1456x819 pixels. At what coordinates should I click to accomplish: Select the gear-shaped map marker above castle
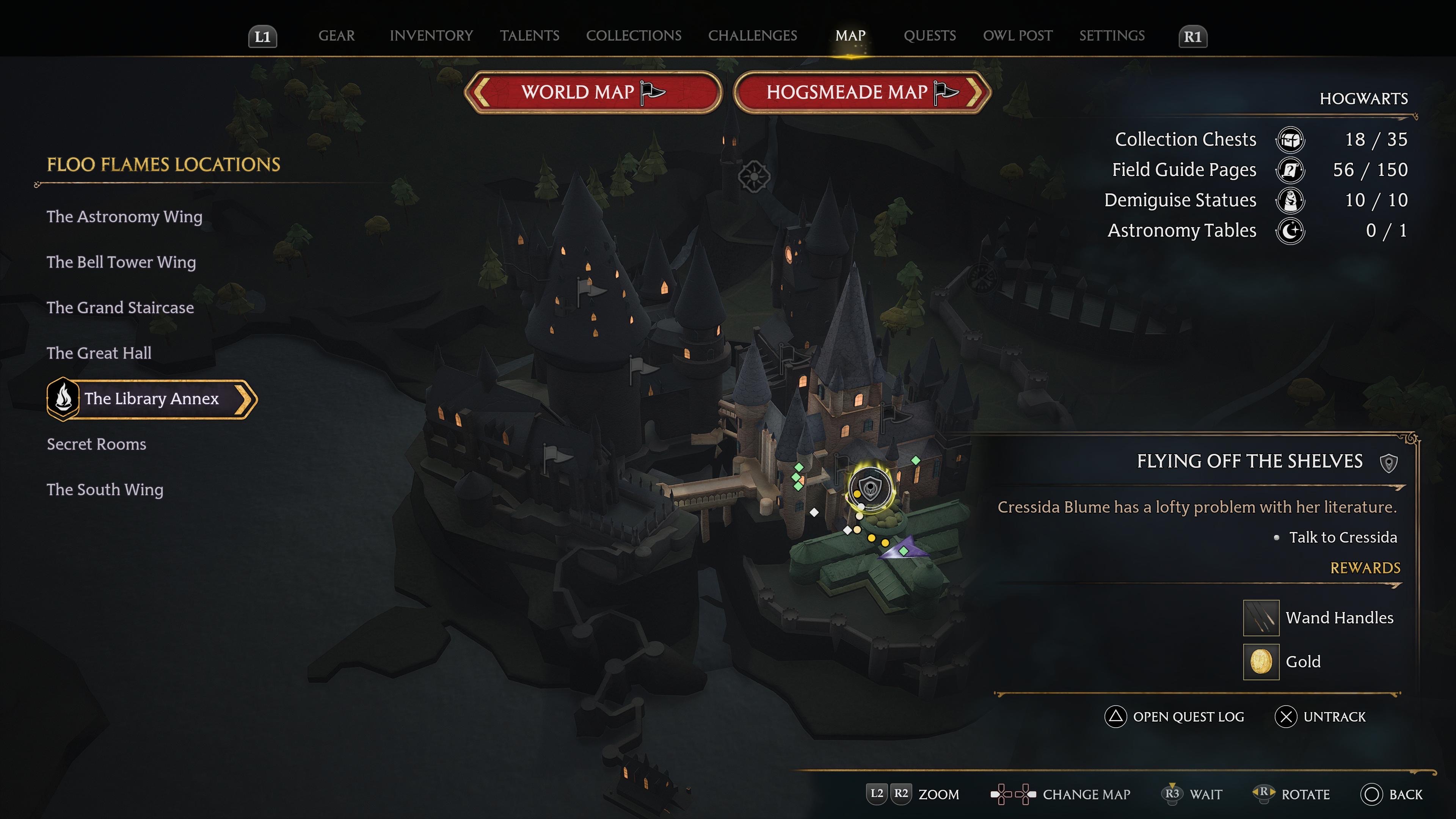754,177
